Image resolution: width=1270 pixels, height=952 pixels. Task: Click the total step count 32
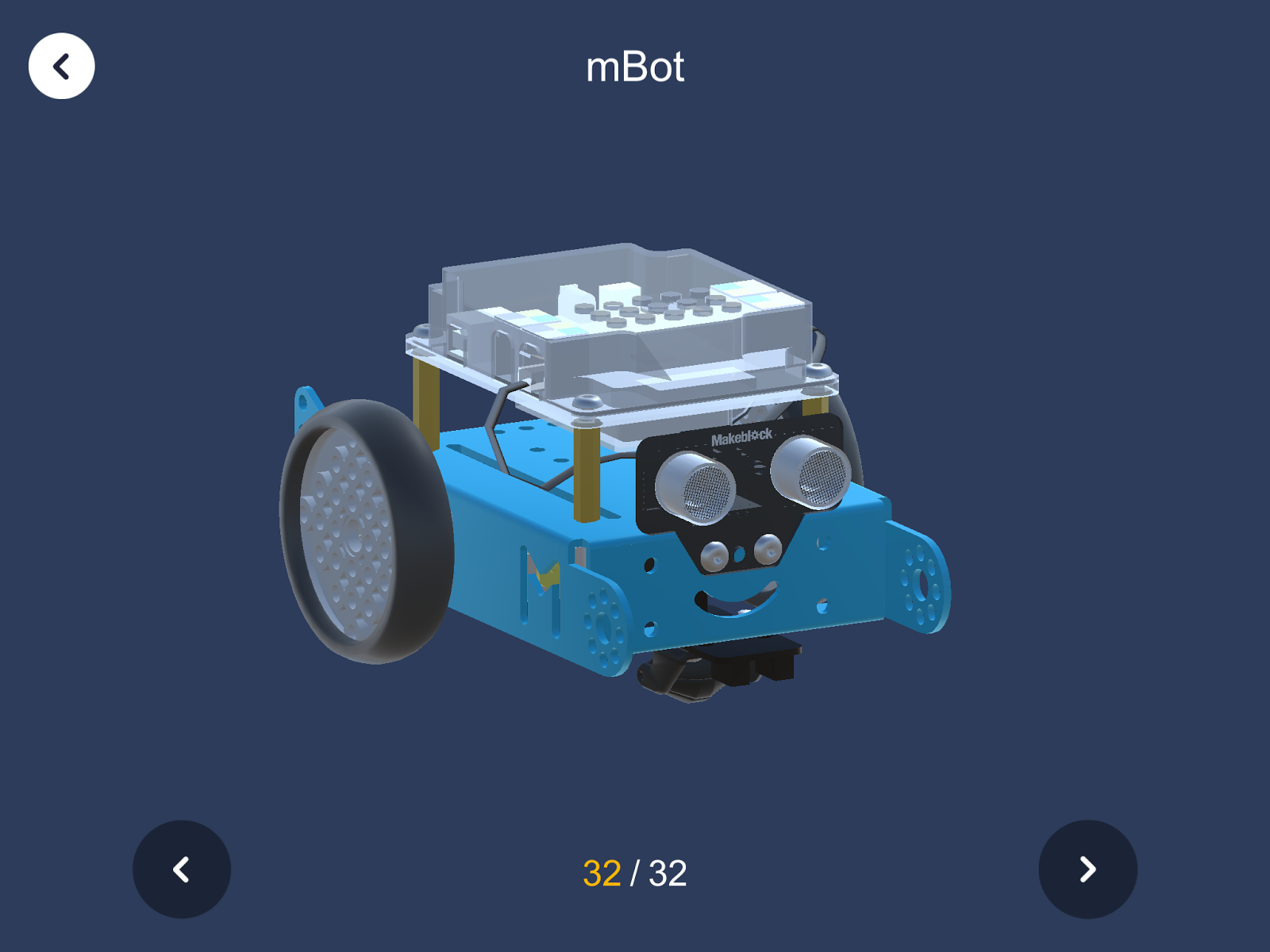tap(668, 873)
